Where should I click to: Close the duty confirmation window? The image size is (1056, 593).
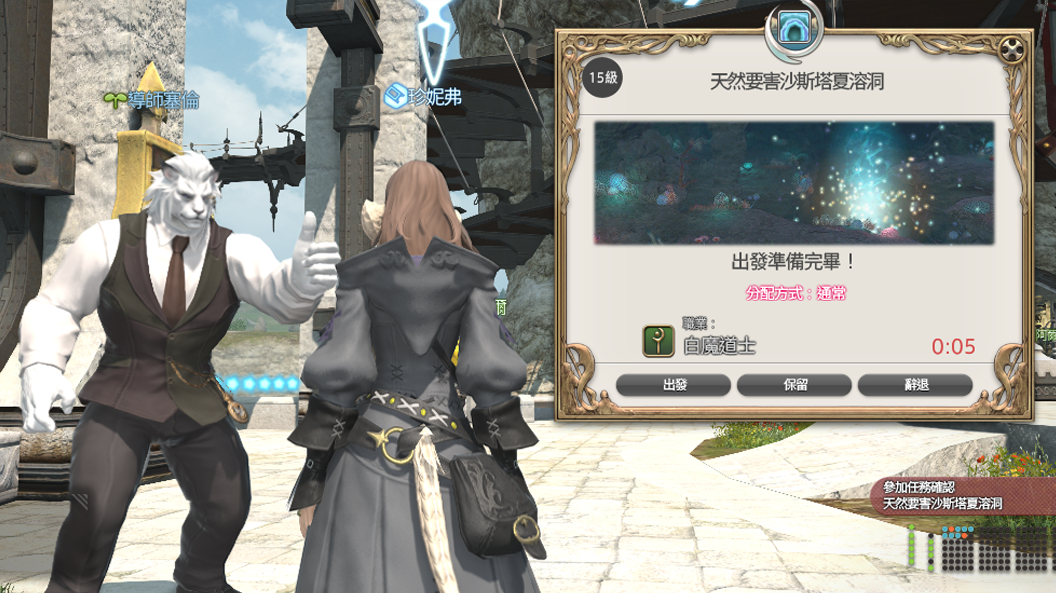point(1012,50)
